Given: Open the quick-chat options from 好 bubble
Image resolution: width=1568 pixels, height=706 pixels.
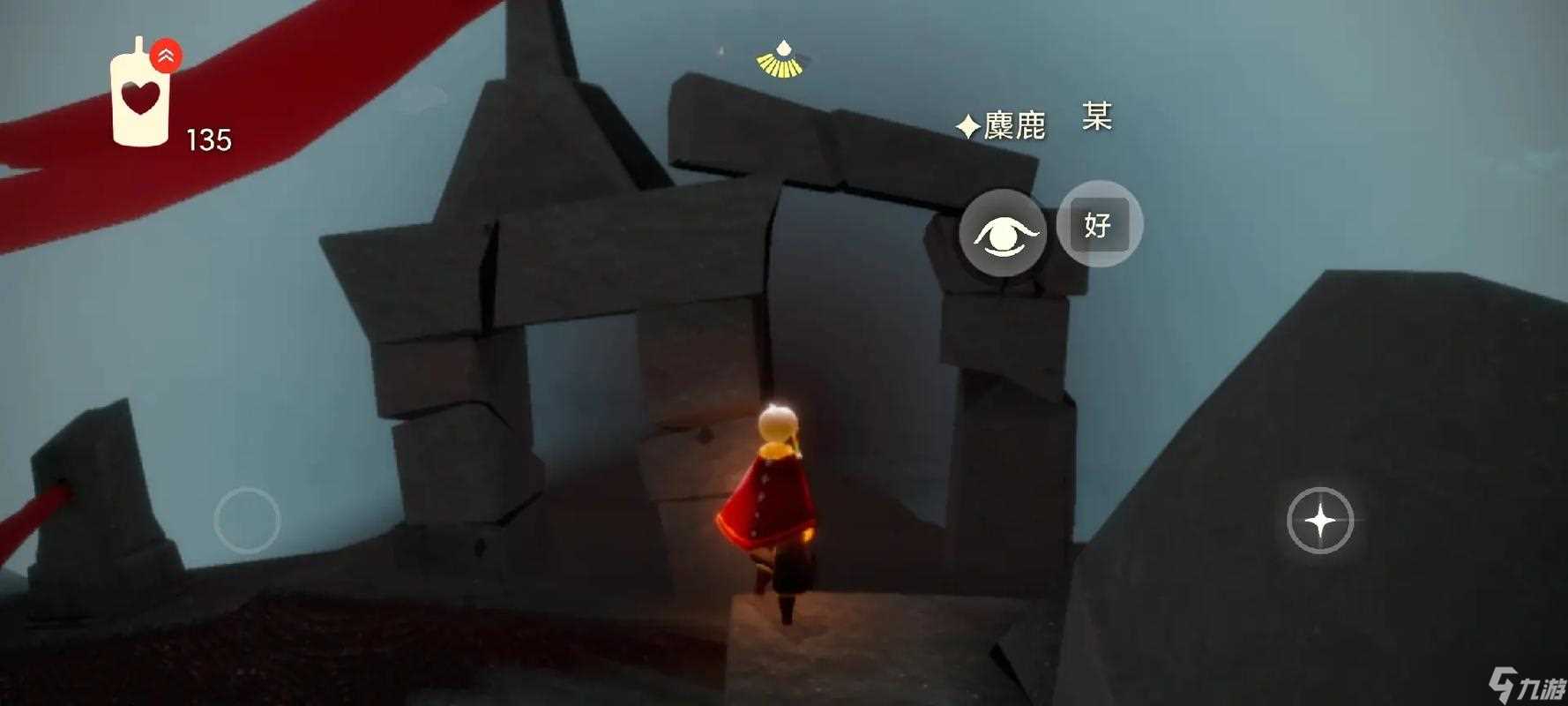Looking at the screenshot, I should [1096, 225].
